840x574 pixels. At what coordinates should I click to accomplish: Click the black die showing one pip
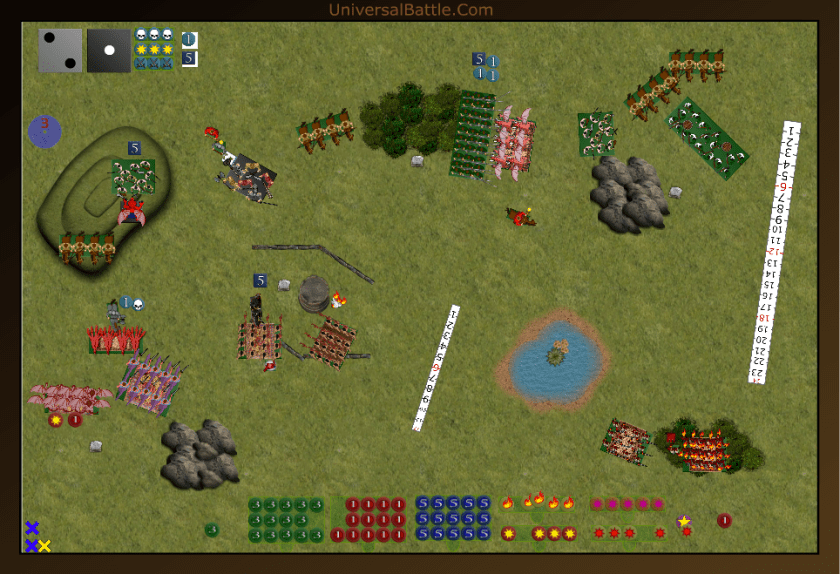(109, 50)
